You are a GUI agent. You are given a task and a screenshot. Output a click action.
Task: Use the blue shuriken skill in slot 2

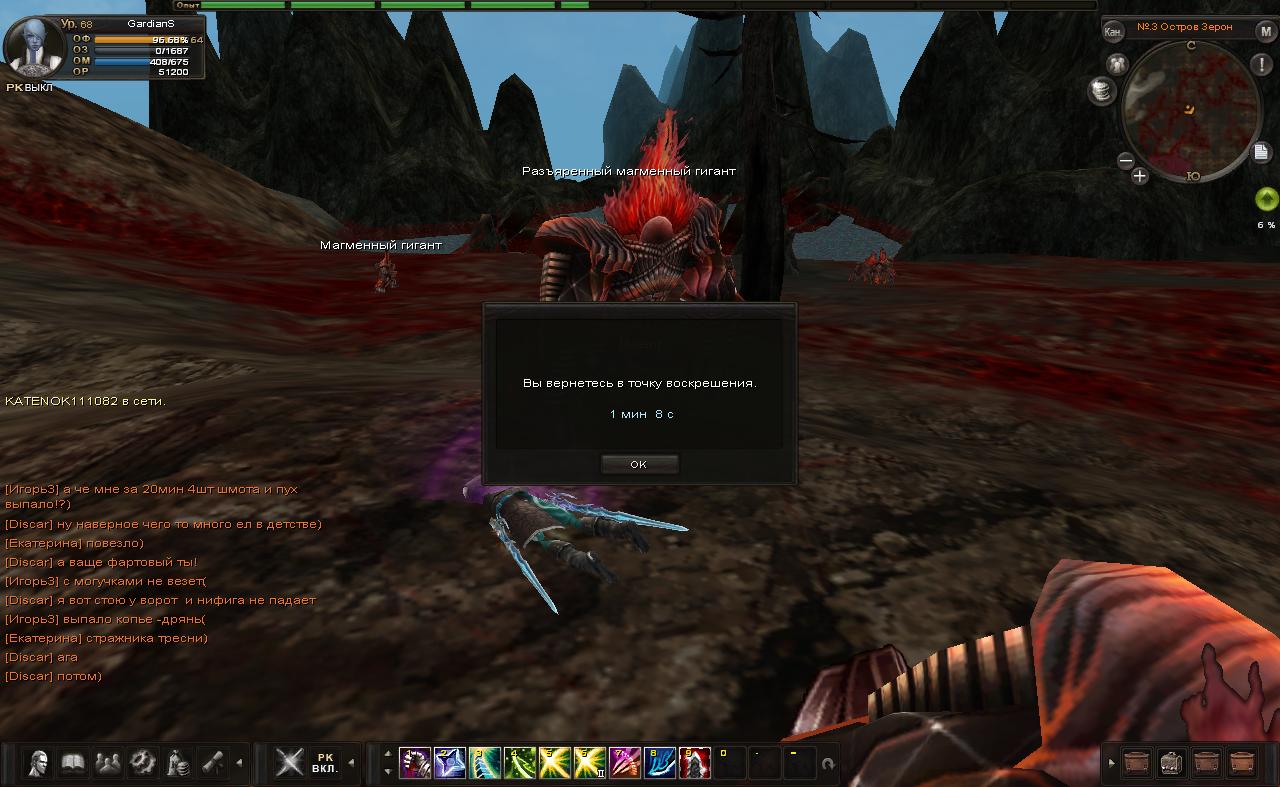(x=450, y=763)
